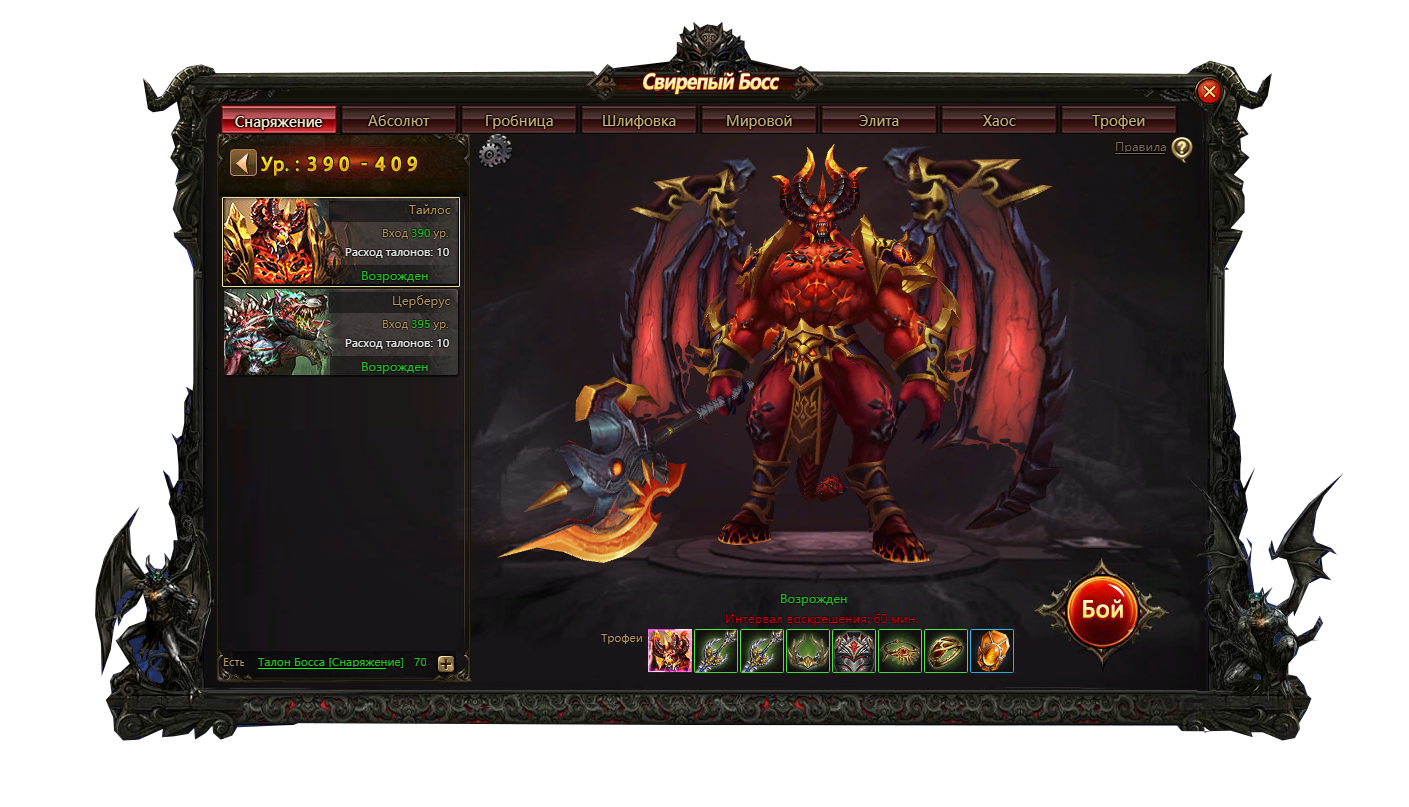The width and height of the screenshot is (1409, 807).
Task: Click the previous level range arrow
Action: 243,163
